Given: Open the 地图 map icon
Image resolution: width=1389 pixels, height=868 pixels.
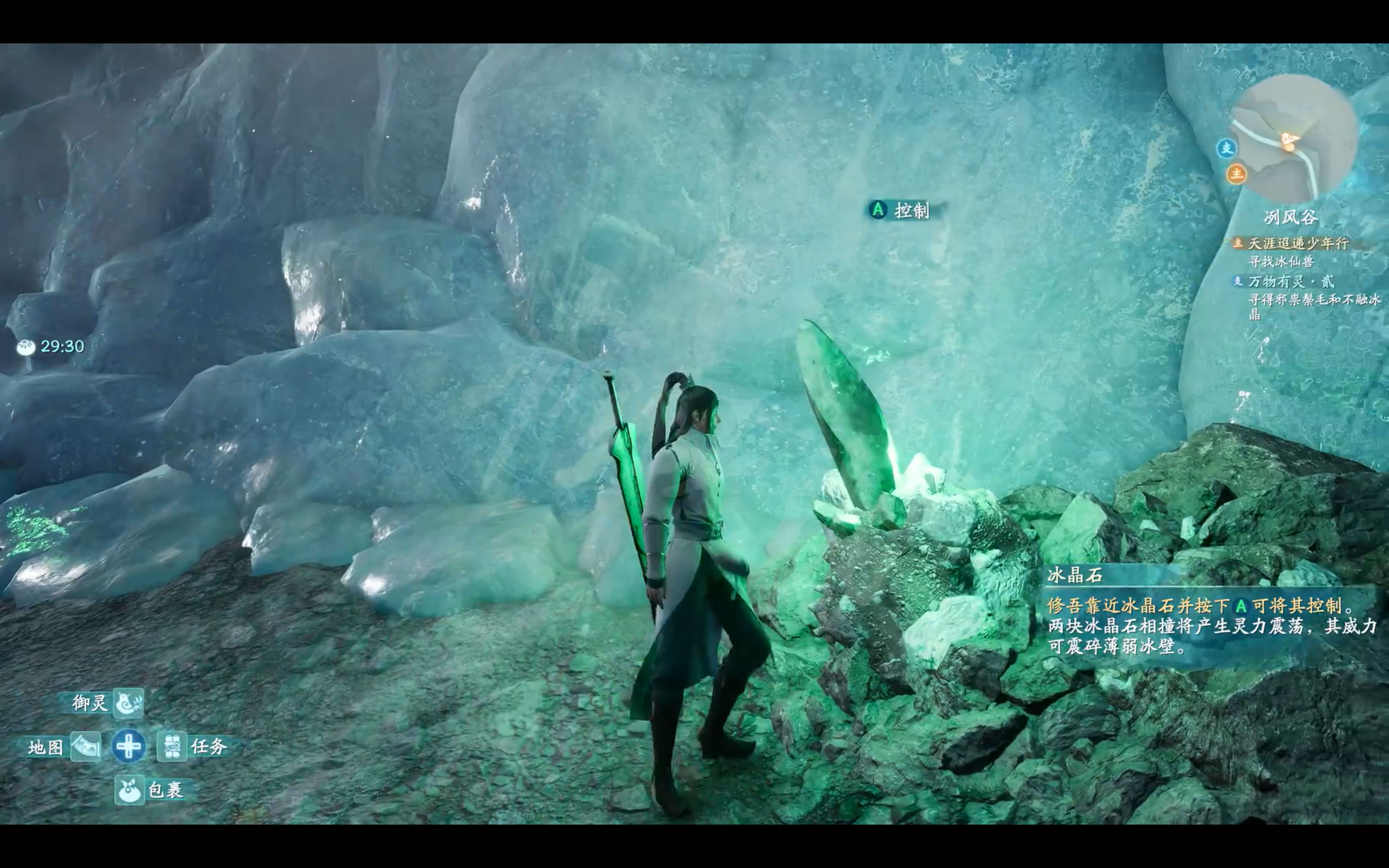Looking at the screenshot, I should tap(86, 746).
